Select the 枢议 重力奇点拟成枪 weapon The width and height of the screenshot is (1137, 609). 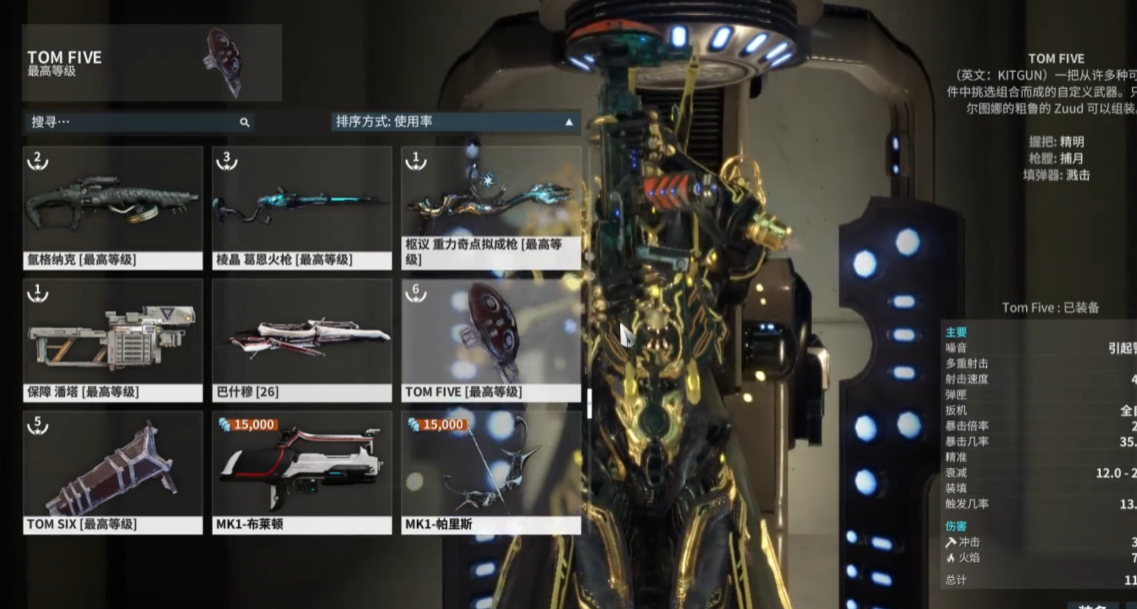[491, 207]
